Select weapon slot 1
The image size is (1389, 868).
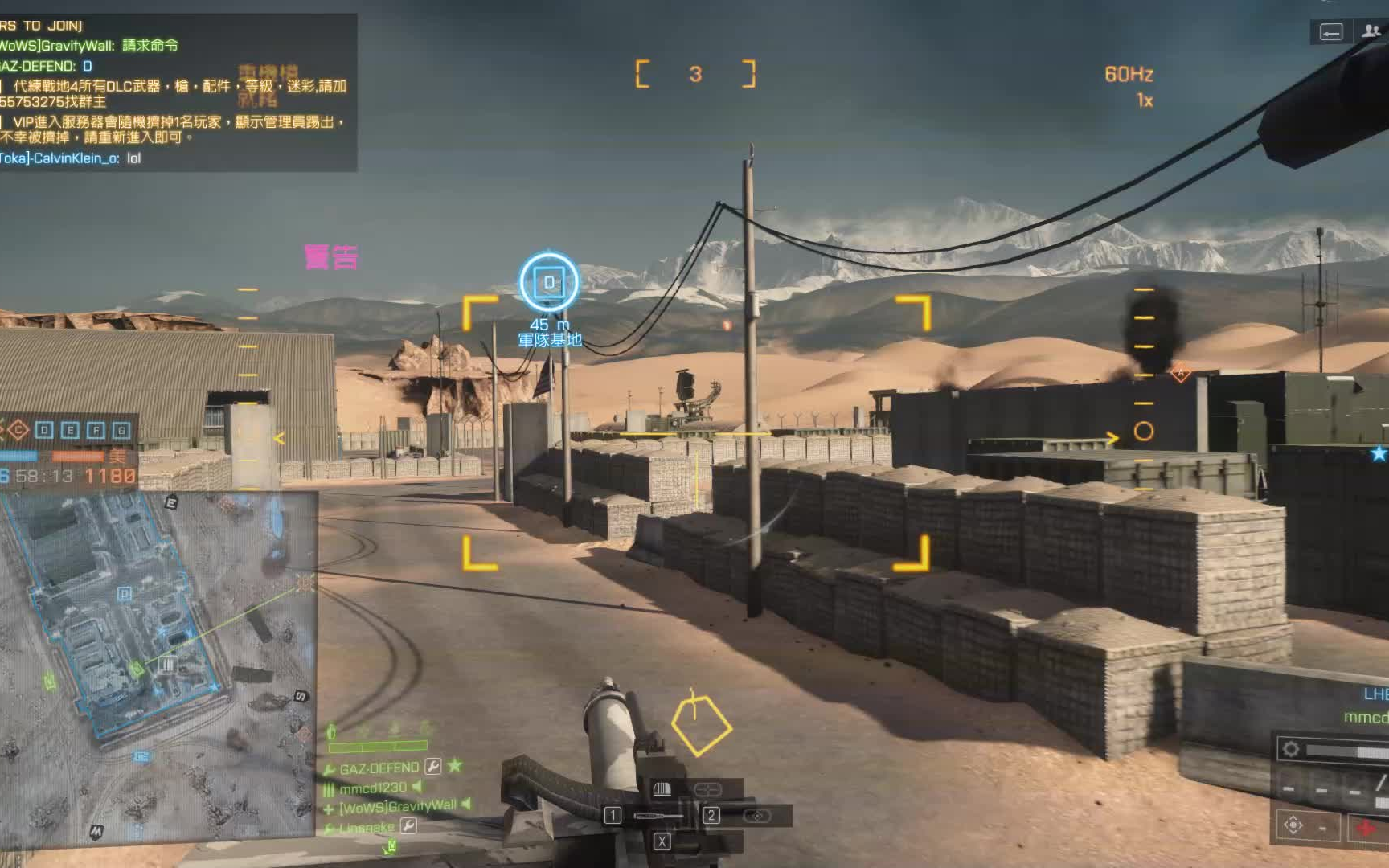pyautogui.click(x=613, y=816)
